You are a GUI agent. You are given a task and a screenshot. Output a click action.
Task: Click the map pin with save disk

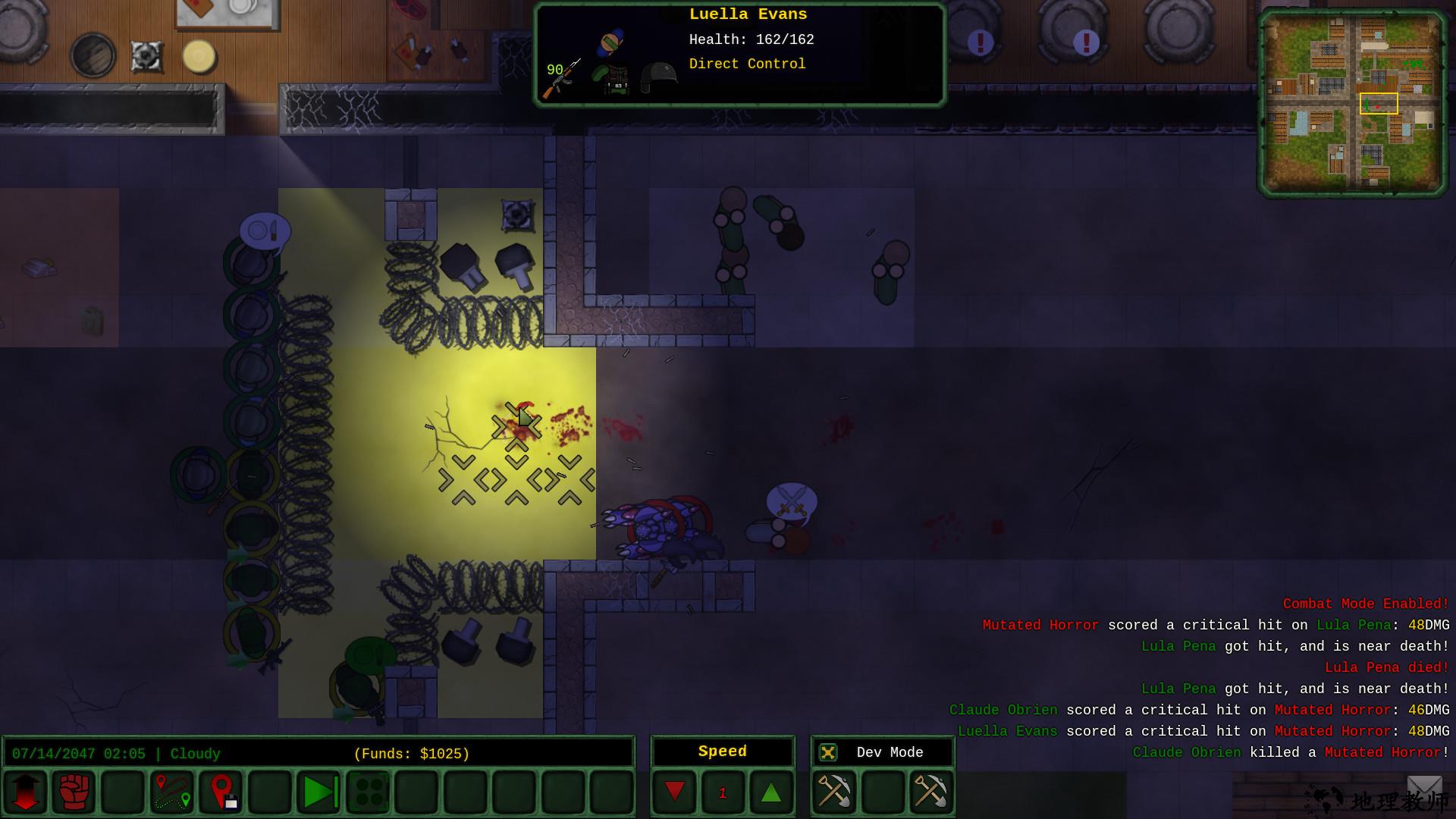[221, 792]
